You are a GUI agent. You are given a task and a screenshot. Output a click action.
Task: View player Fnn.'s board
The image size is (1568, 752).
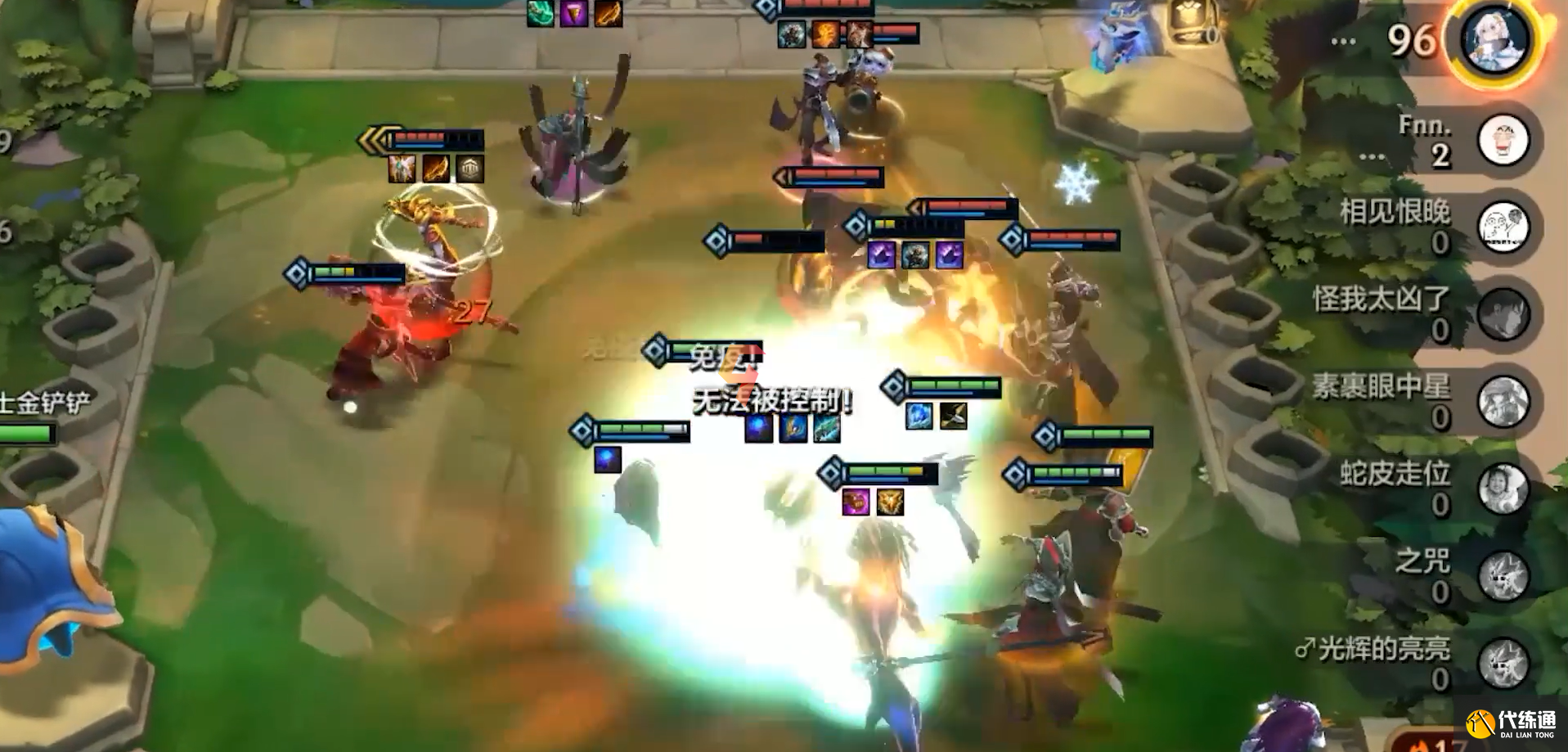pos(1503,140)
